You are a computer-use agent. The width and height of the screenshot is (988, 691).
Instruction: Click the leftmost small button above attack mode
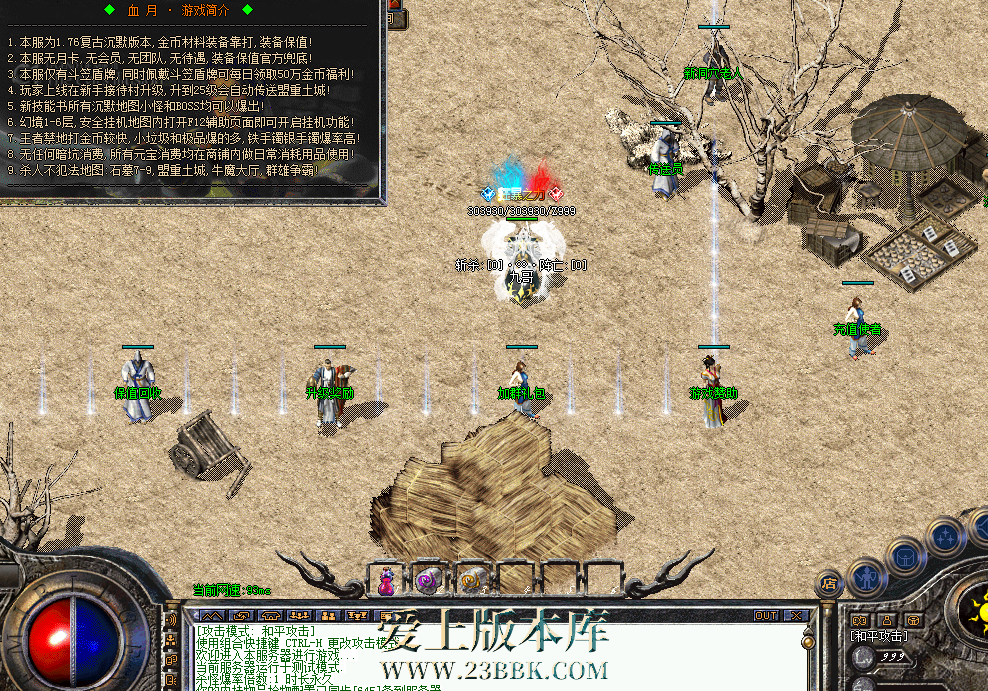[x=858, y=620]
